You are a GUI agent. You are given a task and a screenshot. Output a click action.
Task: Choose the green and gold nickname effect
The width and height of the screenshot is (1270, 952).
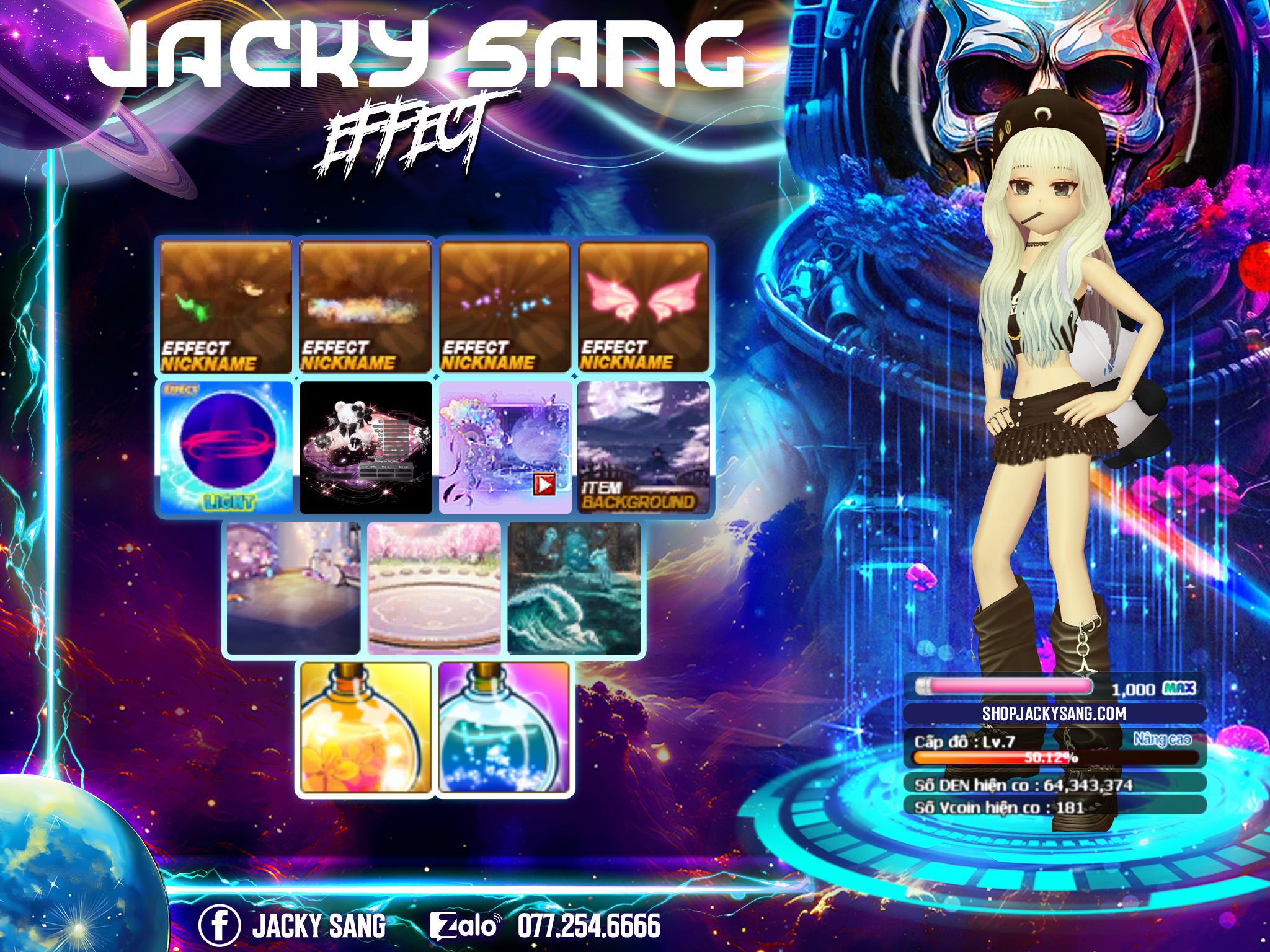(x=226, y=307)
